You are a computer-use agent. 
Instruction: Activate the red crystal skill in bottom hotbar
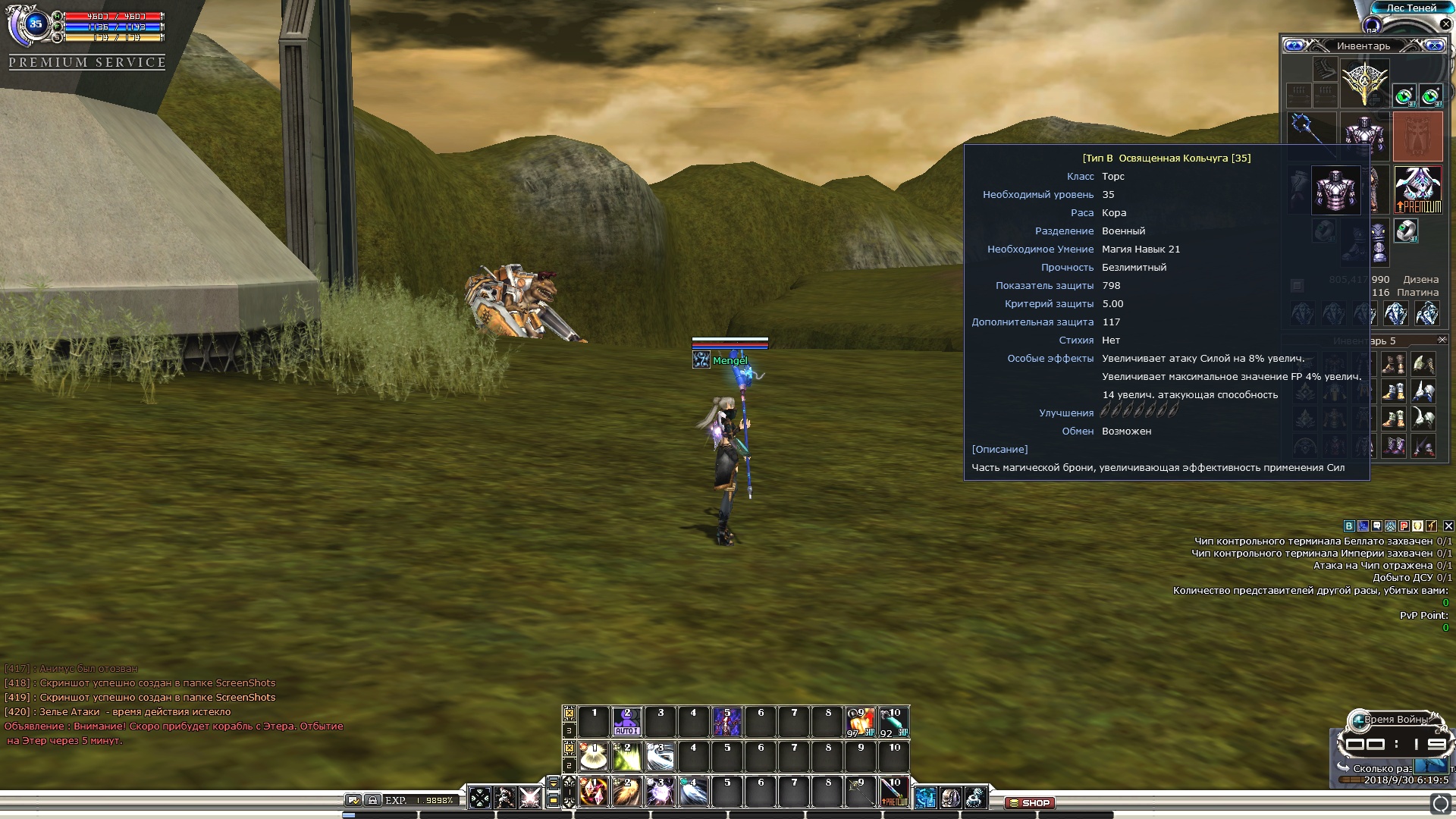594,792
